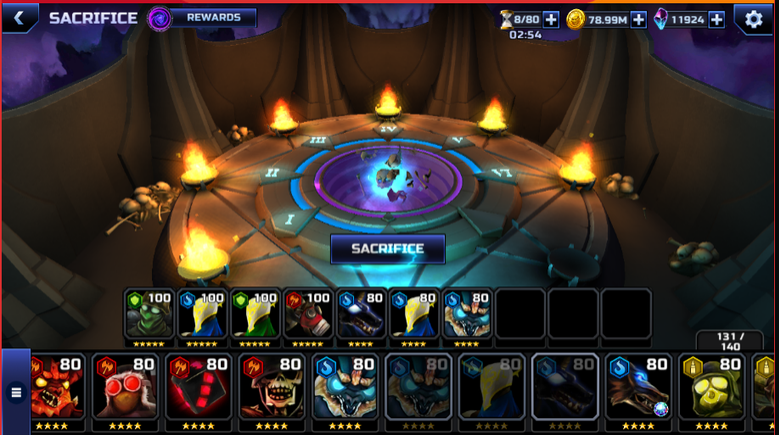Confirm with the Sacrifice button
The height and width of the screenshot is (435, 779).
click(387, 248)
